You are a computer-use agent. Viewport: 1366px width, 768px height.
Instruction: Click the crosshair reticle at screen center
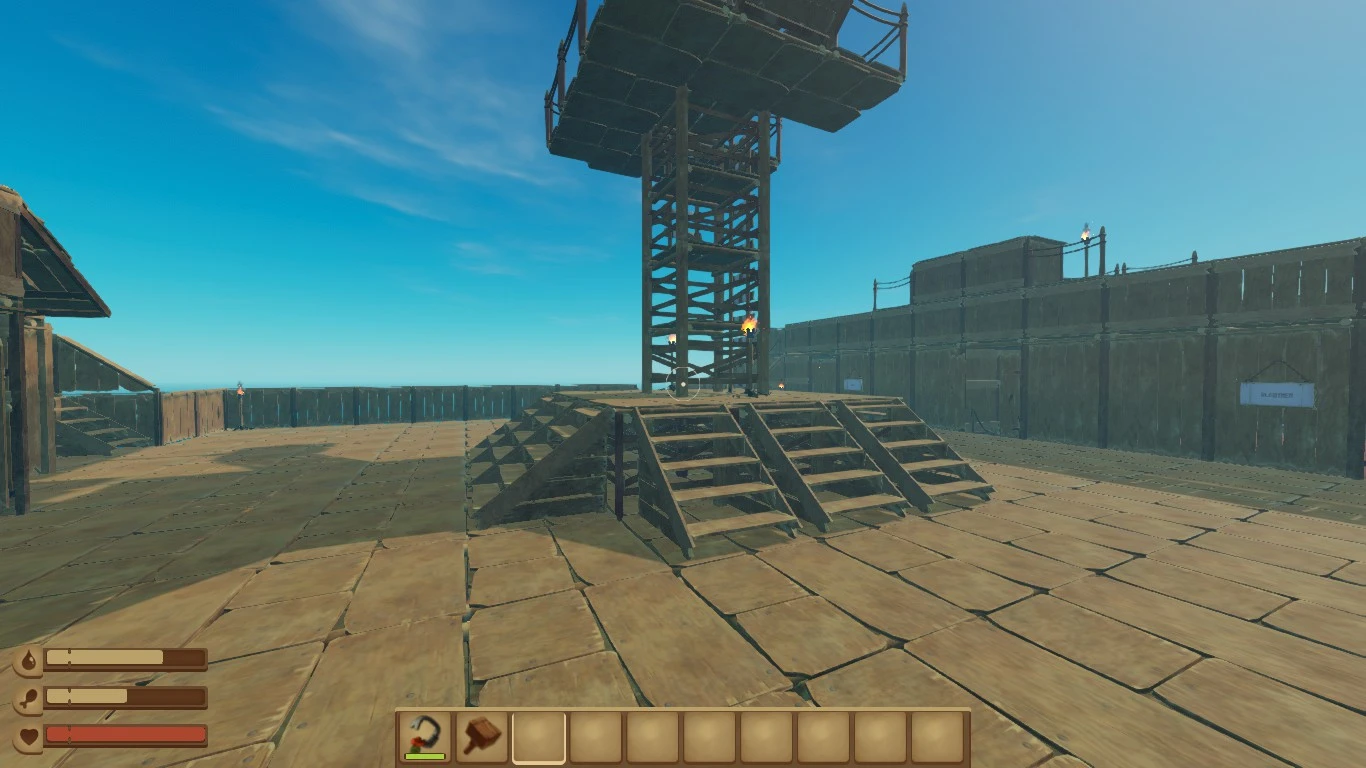pyautogui.click(x=683, y=384)
